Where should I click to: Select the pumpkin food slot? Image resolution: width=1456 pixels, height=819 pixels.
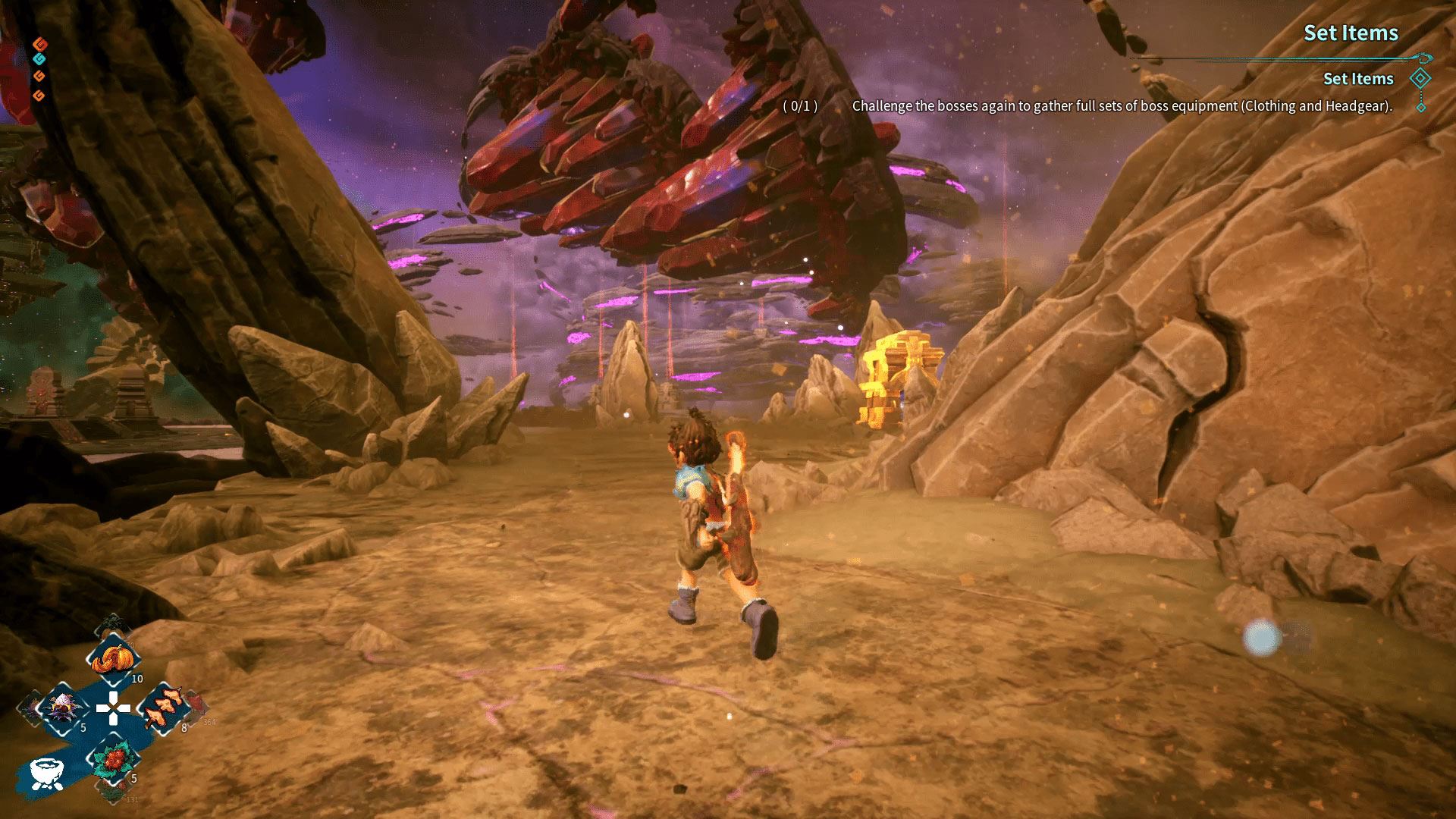(x=113, y=658)
